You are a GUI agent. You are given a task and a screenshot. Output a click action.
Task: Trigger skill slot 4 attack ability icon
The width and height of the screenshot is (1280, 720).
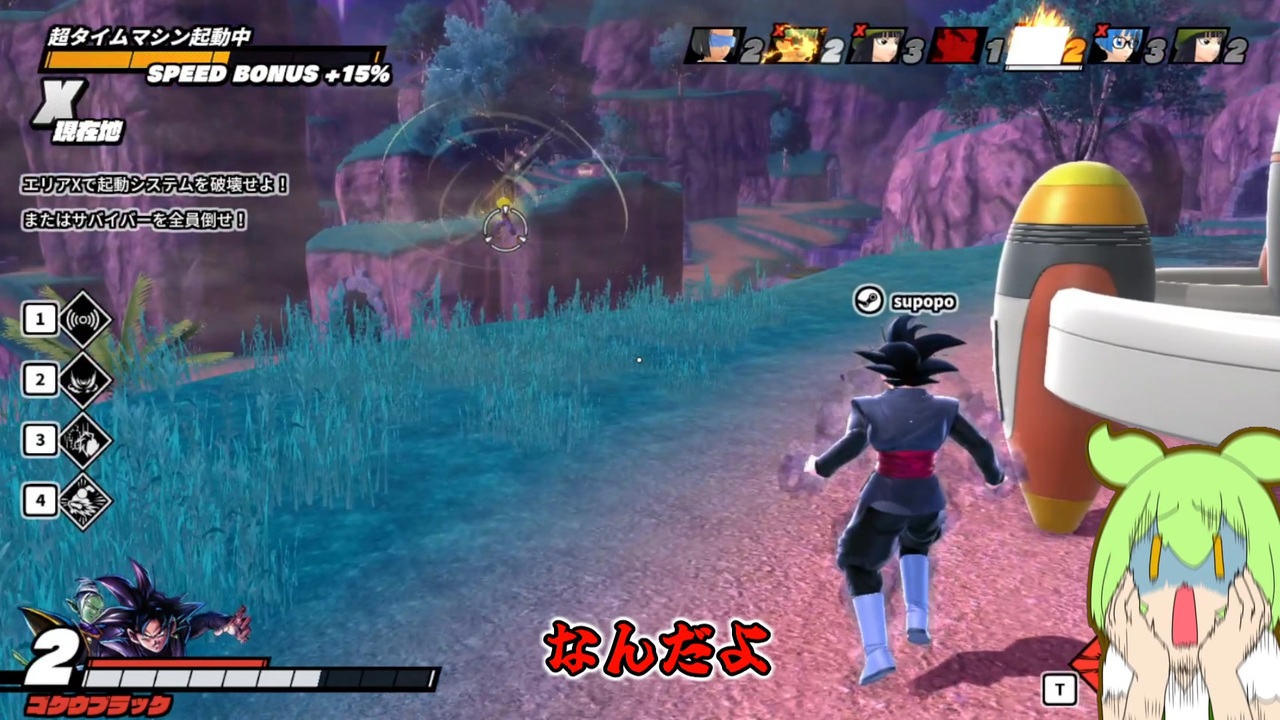coord(85,500)
